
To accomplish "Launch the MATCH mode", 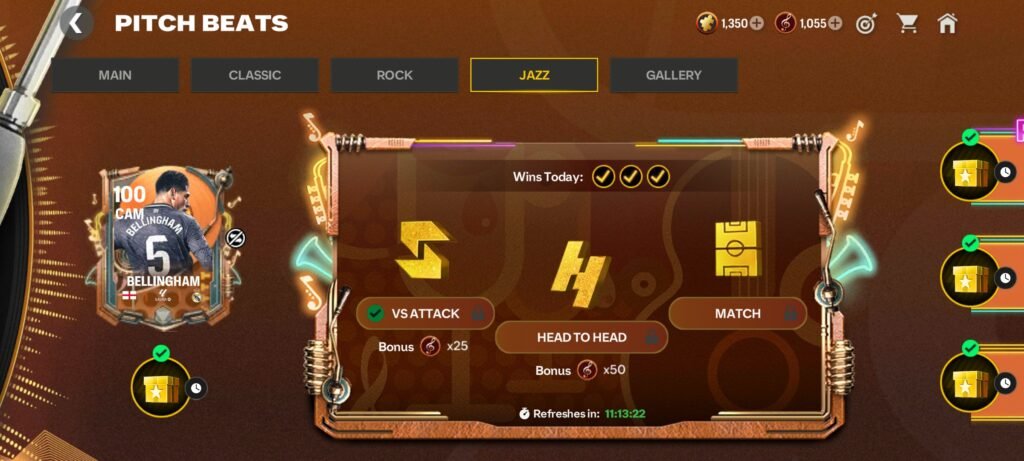I will pos(737,313).
